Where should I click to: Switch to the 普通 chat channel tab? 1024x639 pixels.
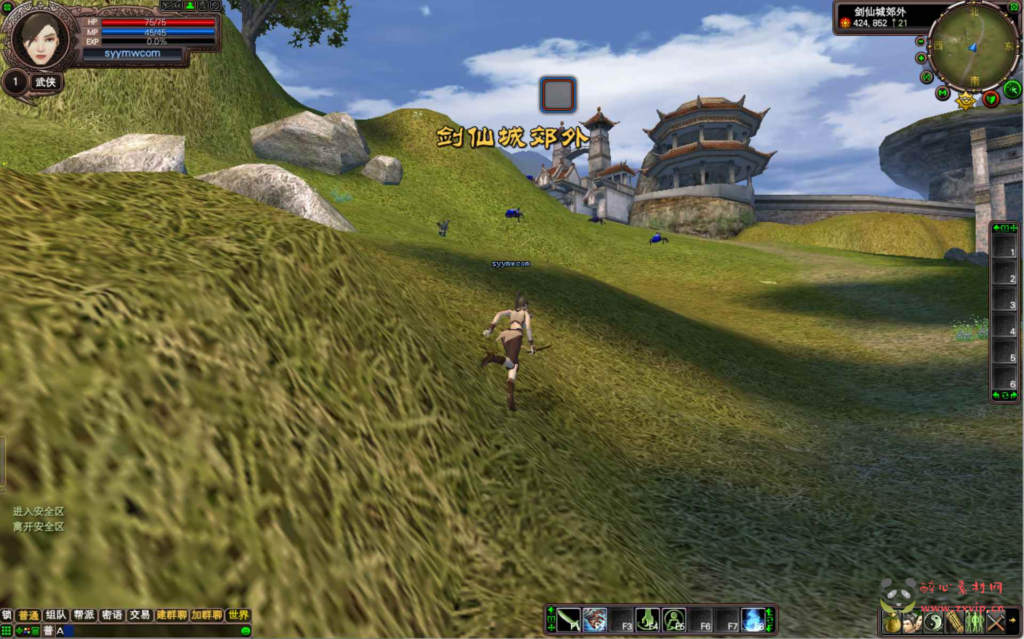click(28, 615)
